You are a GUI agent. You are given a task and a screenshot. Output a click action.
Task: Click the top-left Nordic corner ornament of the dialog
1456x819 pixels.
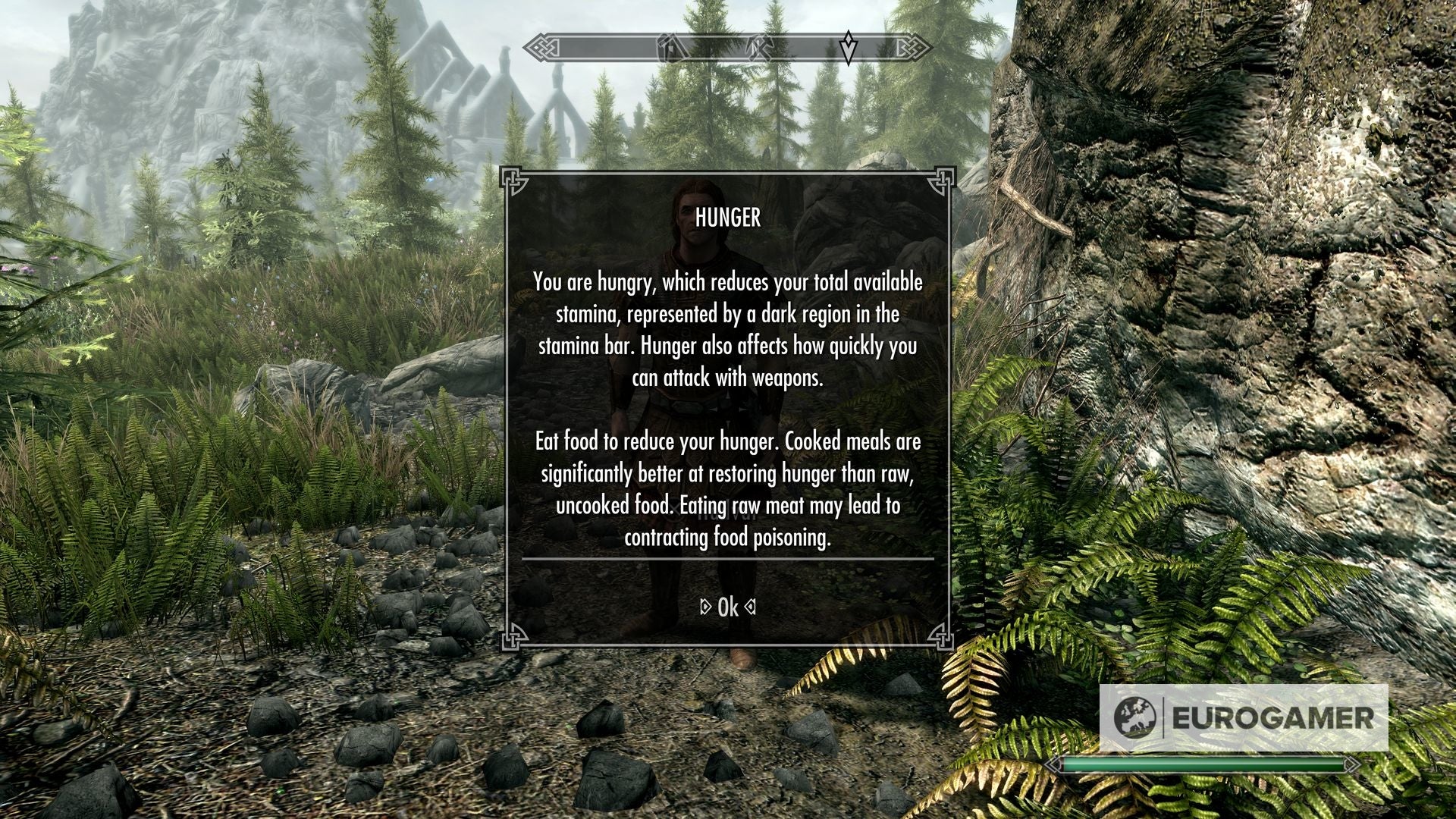513,182
